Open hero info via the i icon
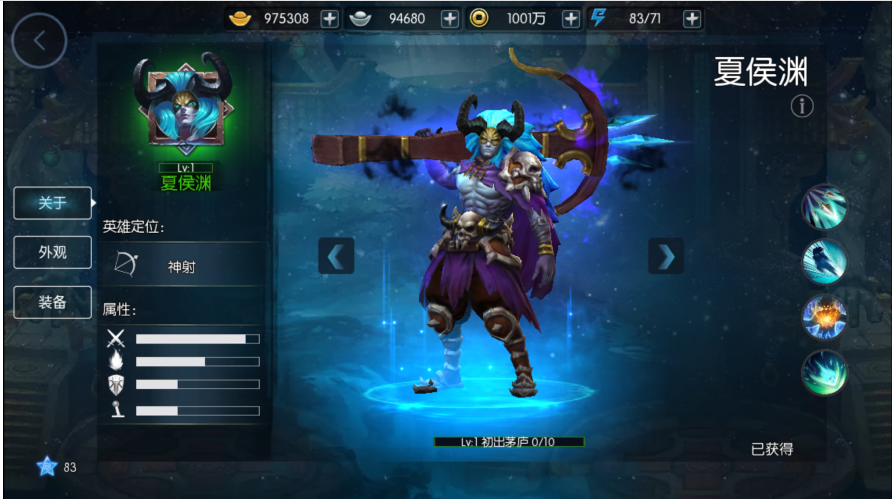The image size is (892, 499). [802, 105]
